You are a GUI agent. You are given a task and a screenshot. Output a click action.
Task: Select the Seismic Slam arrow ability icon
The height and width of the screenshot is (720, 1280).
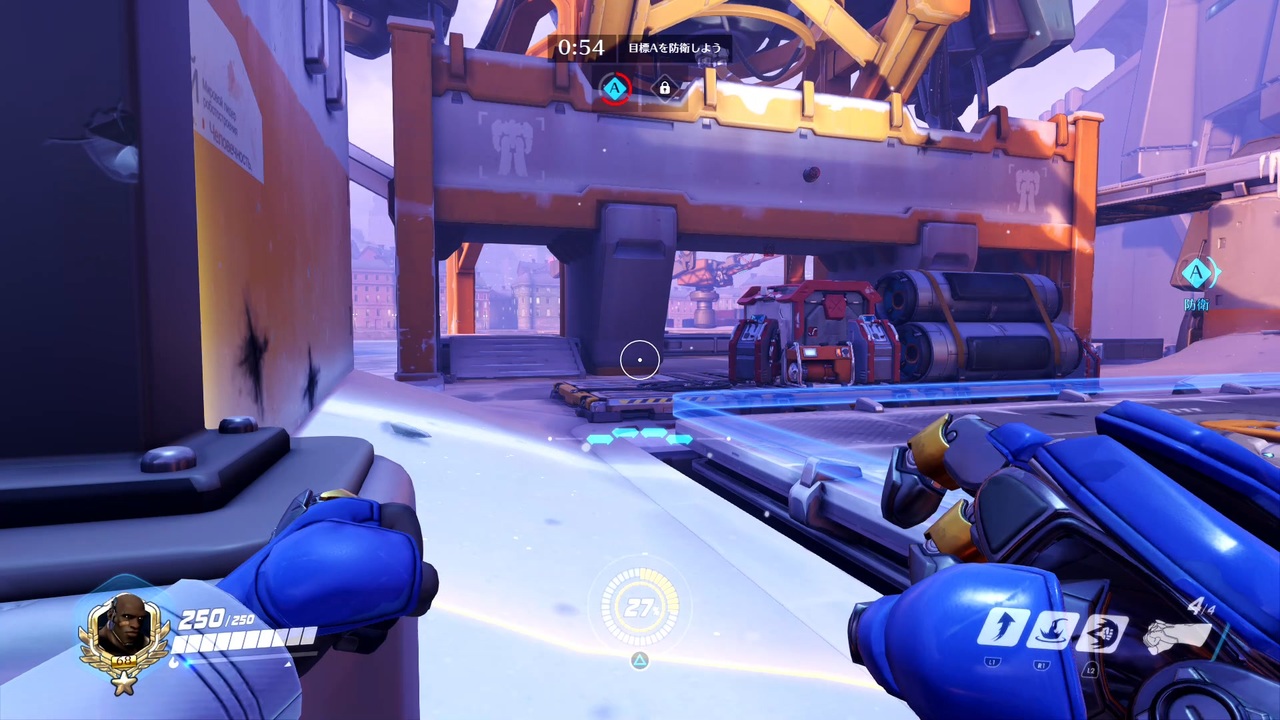pos(1005,630)
